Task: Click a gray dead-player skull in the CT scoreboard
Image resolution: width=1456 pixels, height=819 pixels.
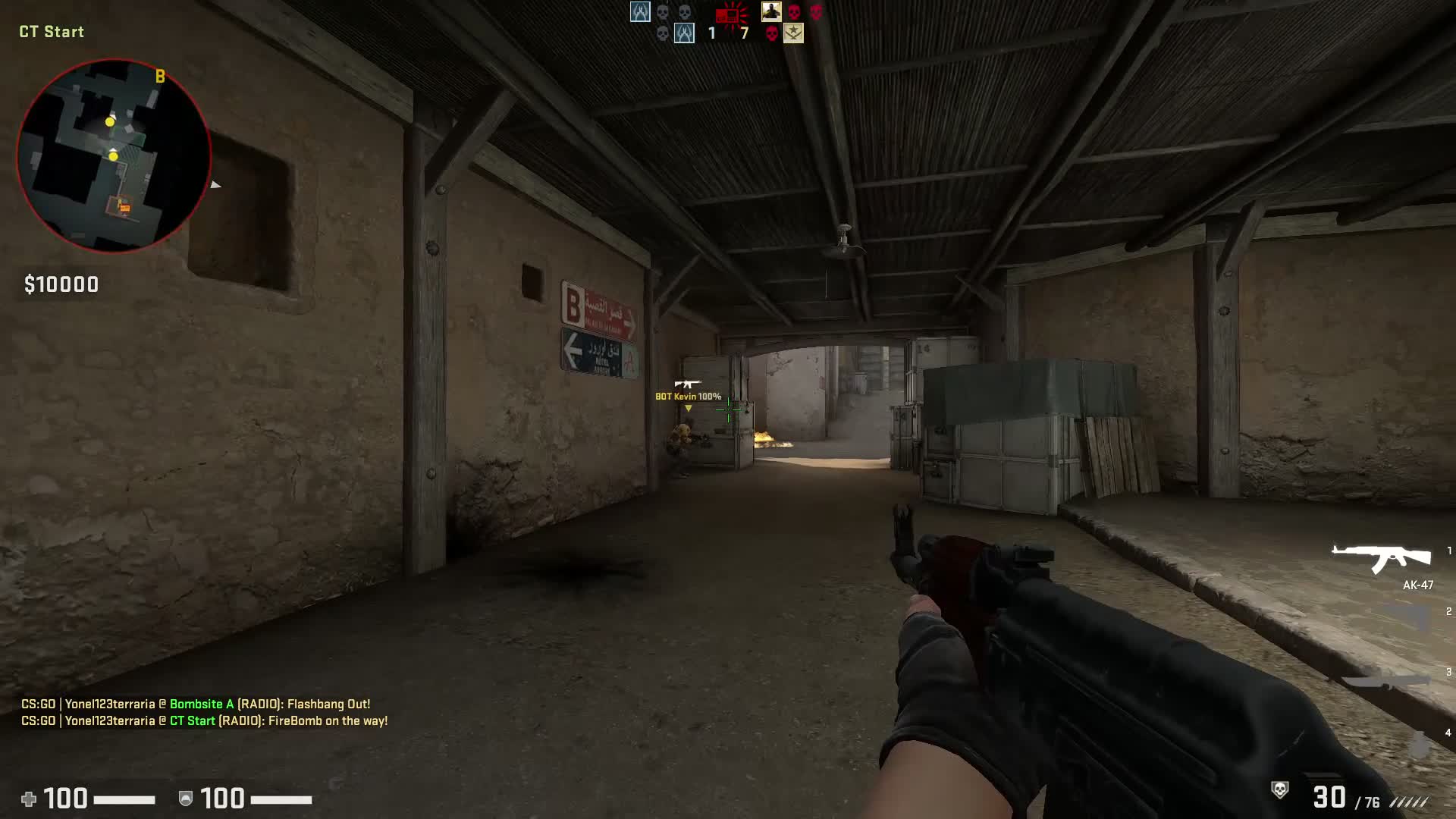Action: point(664,12)
